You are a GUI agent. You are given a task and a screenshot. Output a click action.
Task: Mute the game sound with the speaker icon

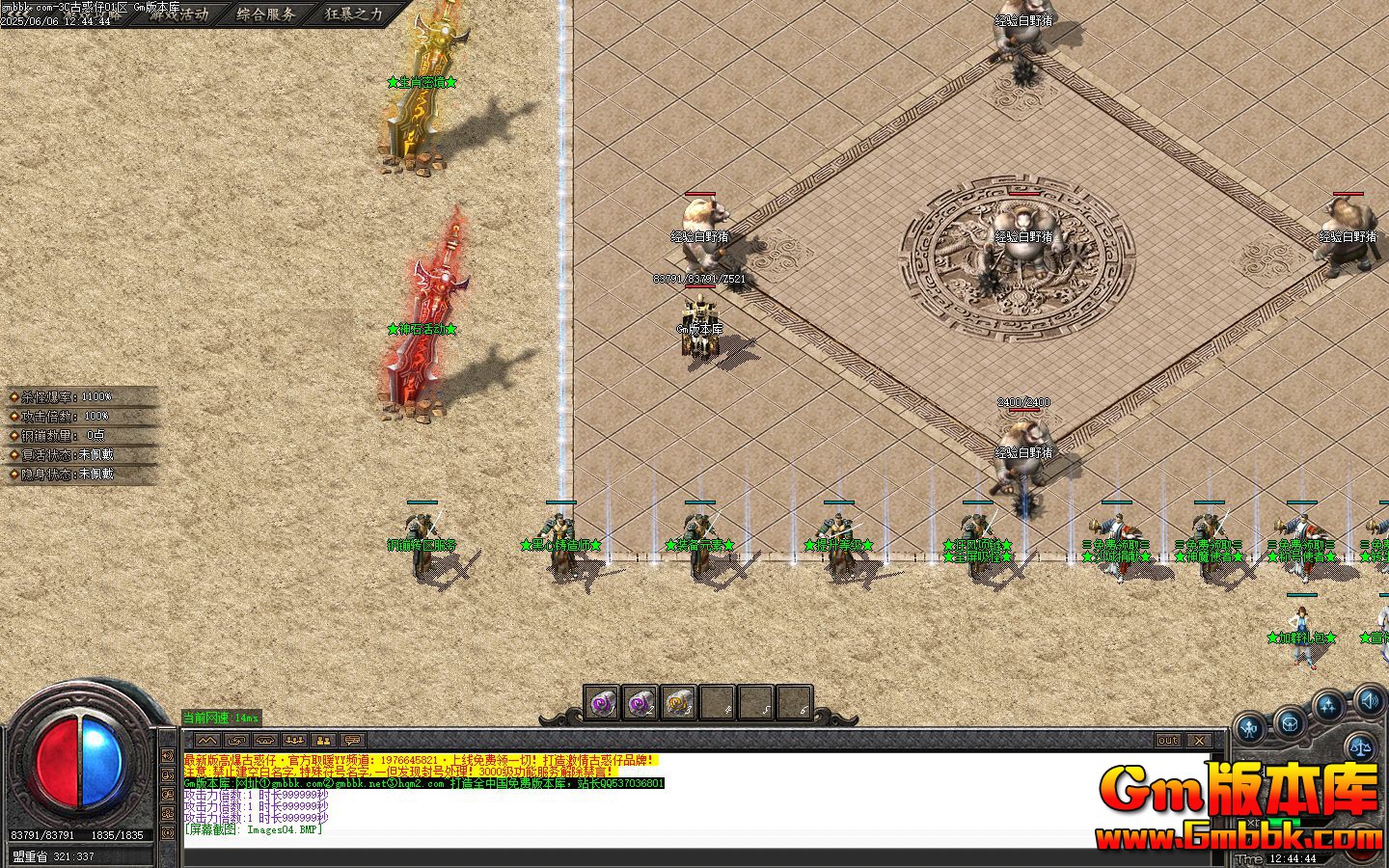pyautogui.click(x=1371, y=703)
